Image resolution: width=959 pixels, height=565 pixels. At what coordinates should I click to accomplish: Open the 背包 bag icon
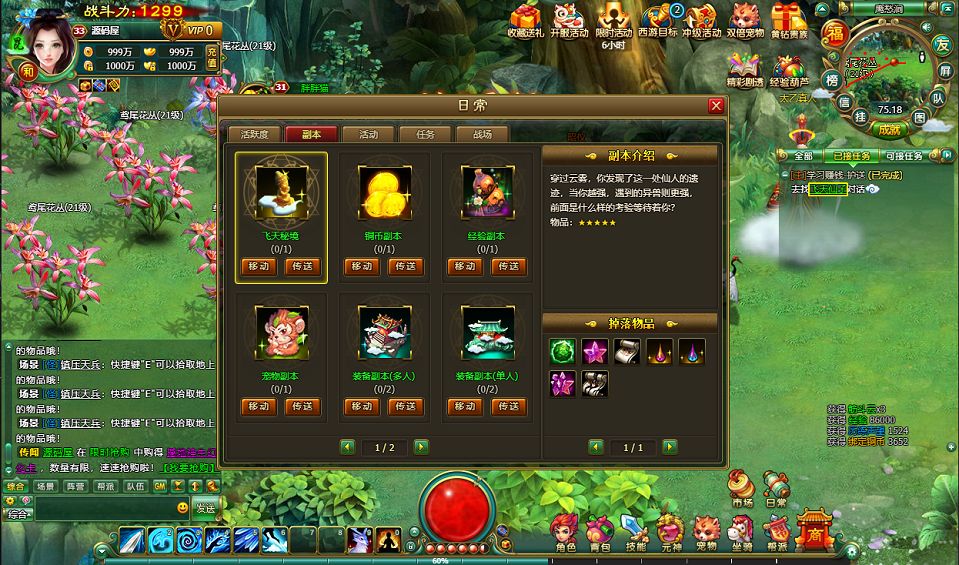pos(599,530)
